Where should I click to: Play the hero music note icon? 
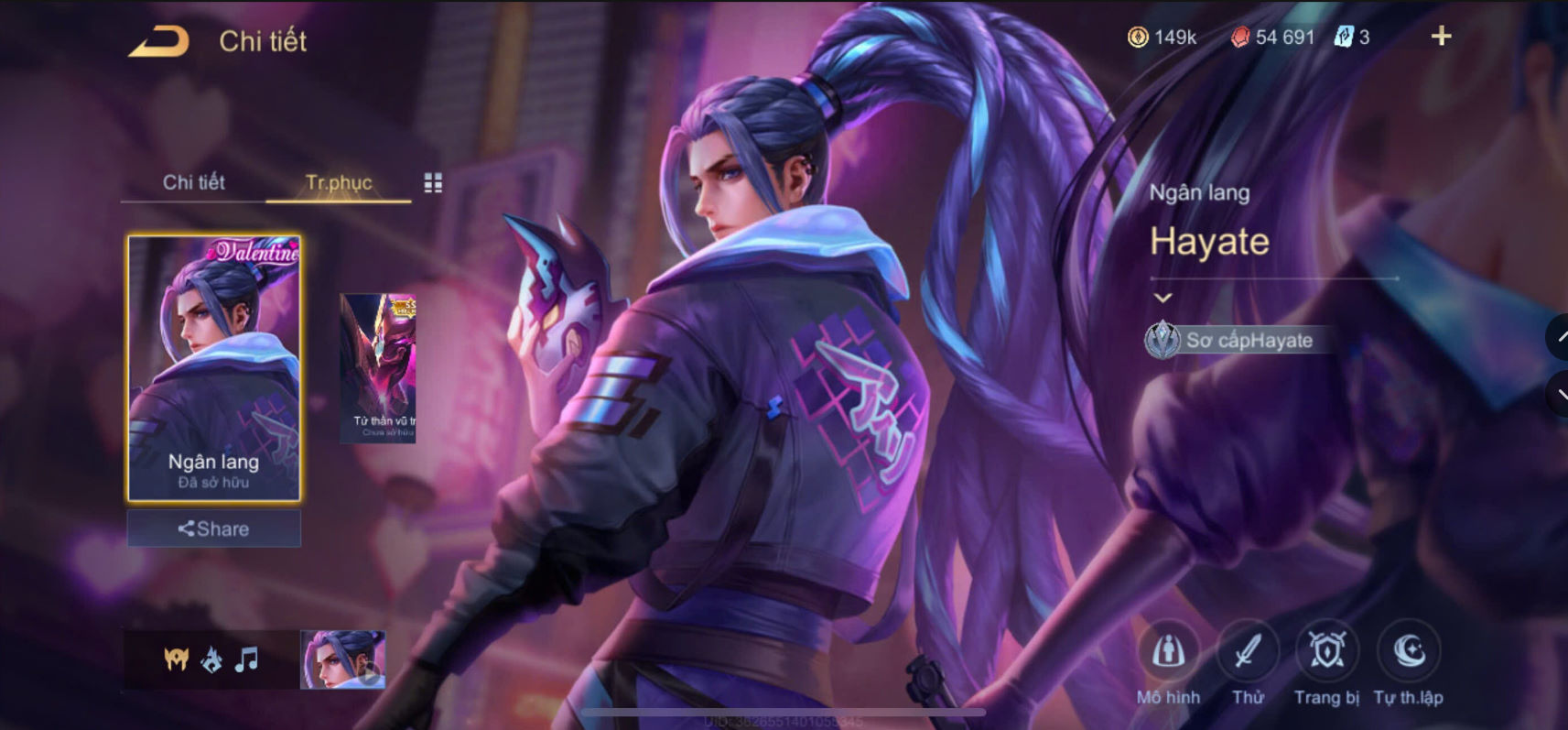(x=244, y=657)
